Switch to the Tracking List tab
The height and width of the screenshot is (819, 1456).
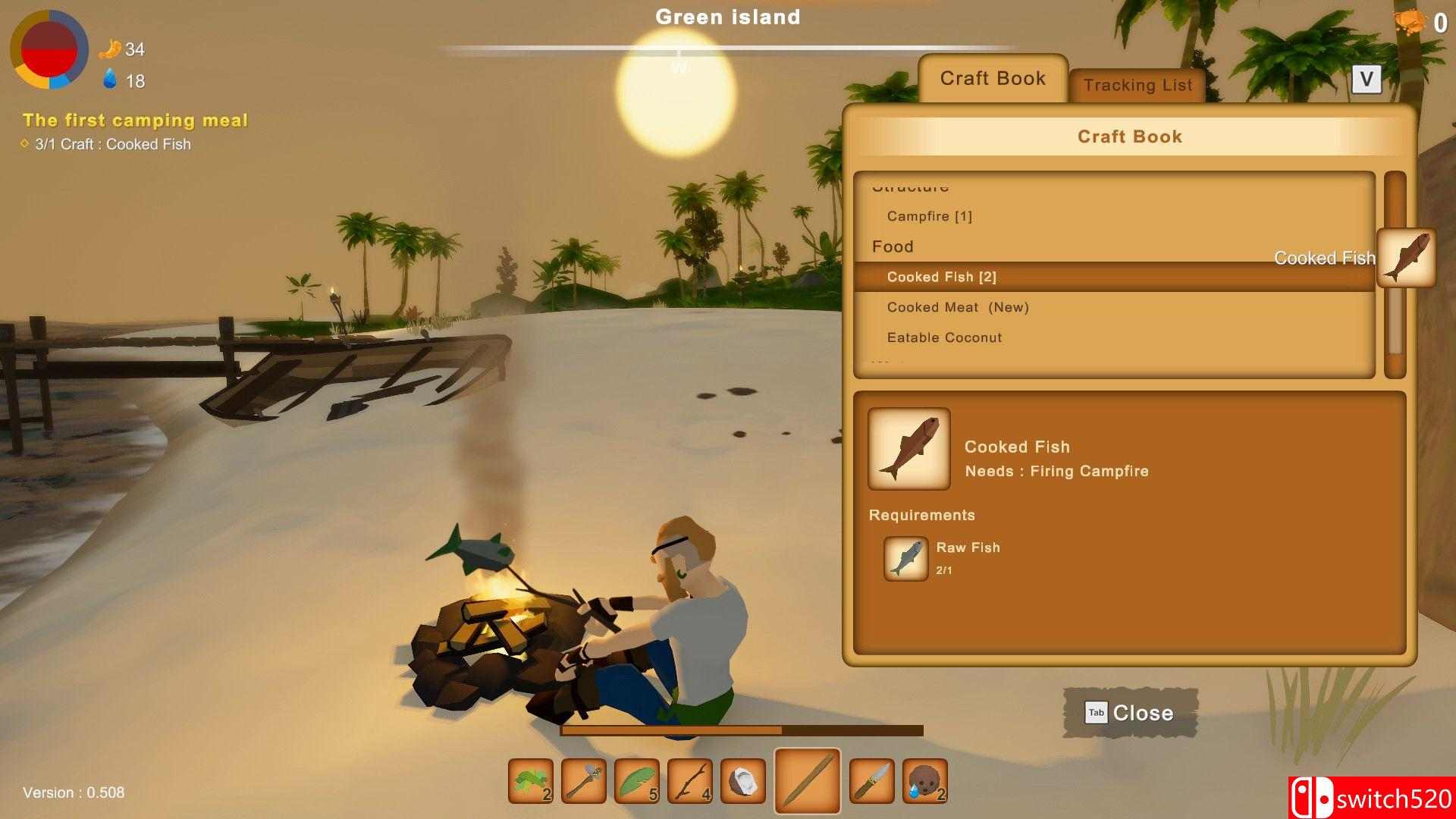pyautogui.click(x=1137, y=86)
